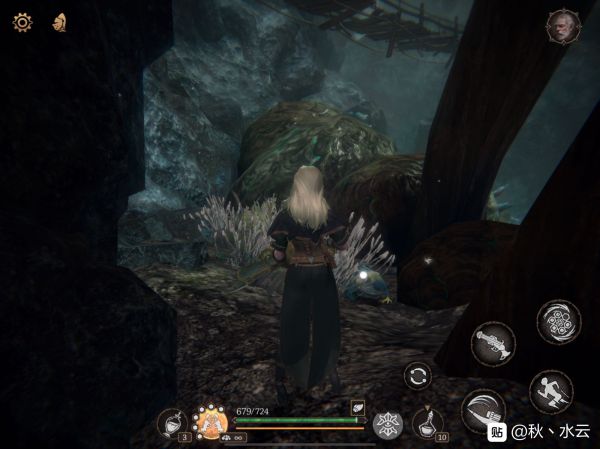The width and height of the screenshot is (600, 449).
Task: Tap the small feather icon above health bar
Action: (357, 407)
